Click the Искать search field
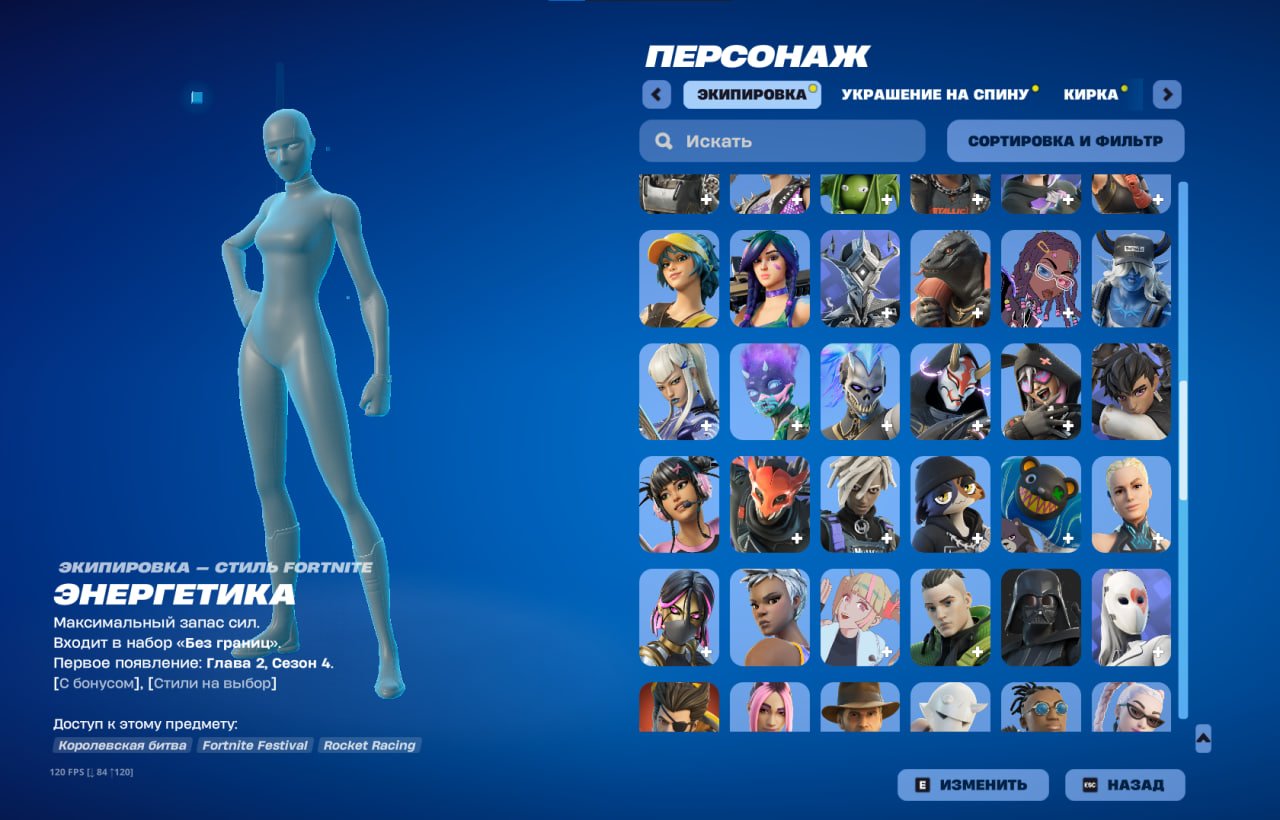Viewport: 1280px width, 820px height. [780, 140]
